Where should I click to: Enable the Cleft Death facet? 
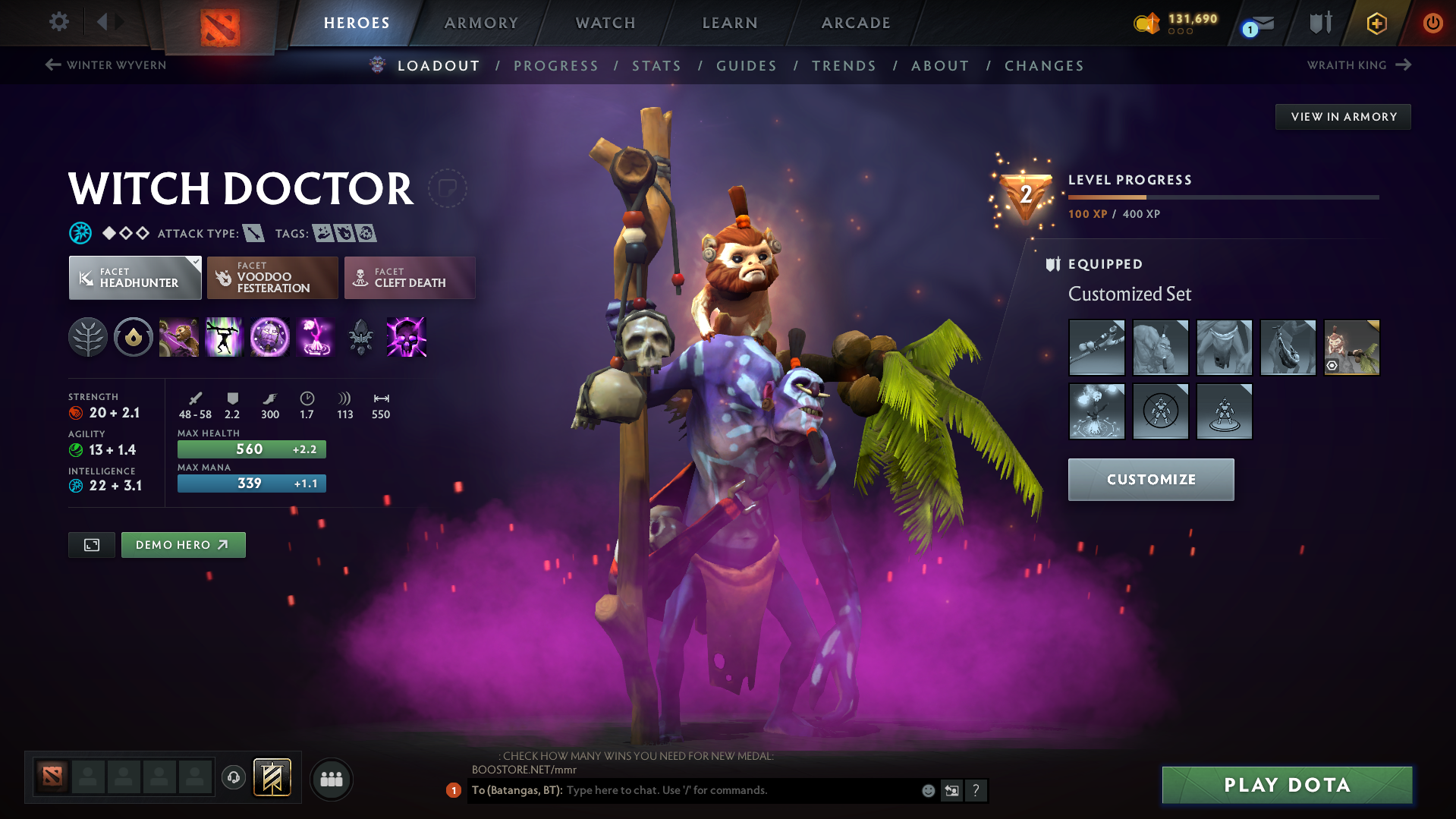[x=409, y=278]
